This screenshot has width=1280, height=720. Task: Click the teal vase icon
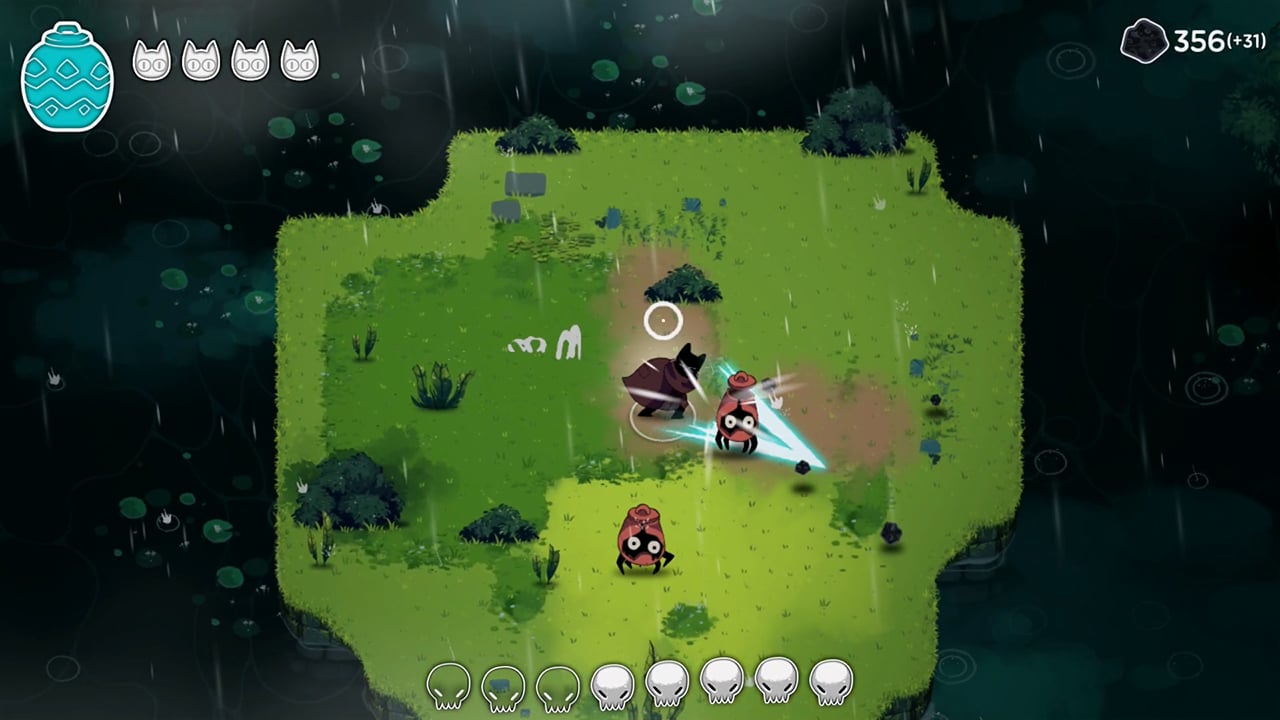pos(67,78)
